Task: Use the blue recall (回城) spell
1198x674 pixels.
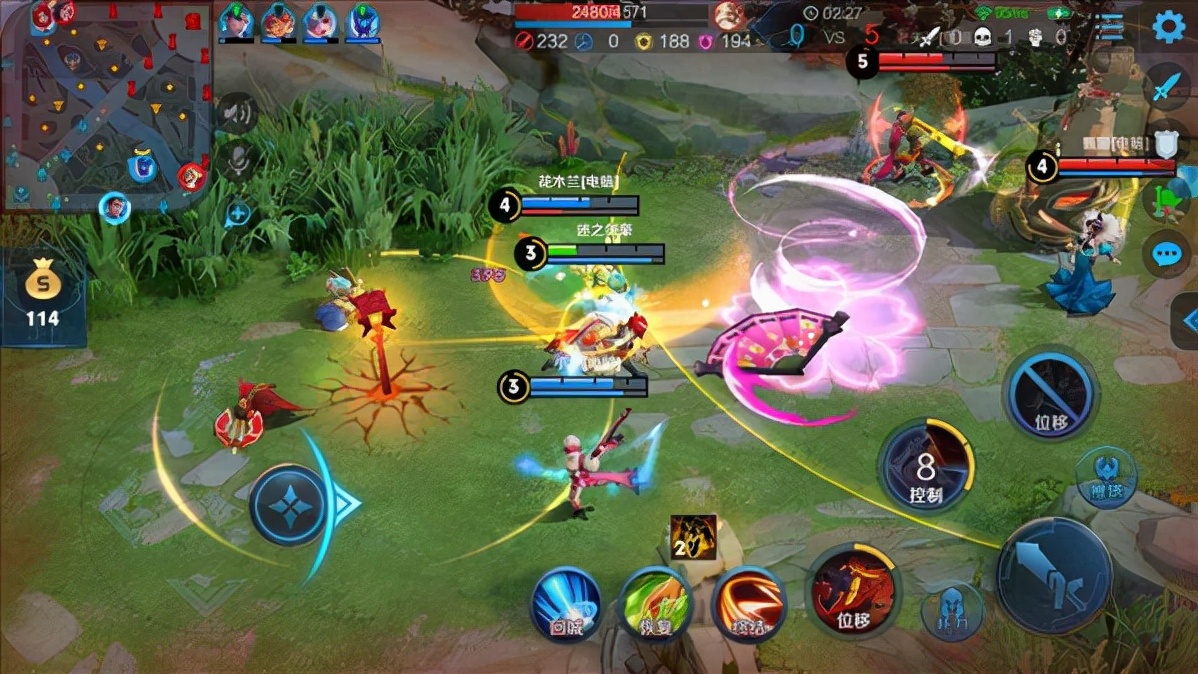Action: click(x=565, y=603)
